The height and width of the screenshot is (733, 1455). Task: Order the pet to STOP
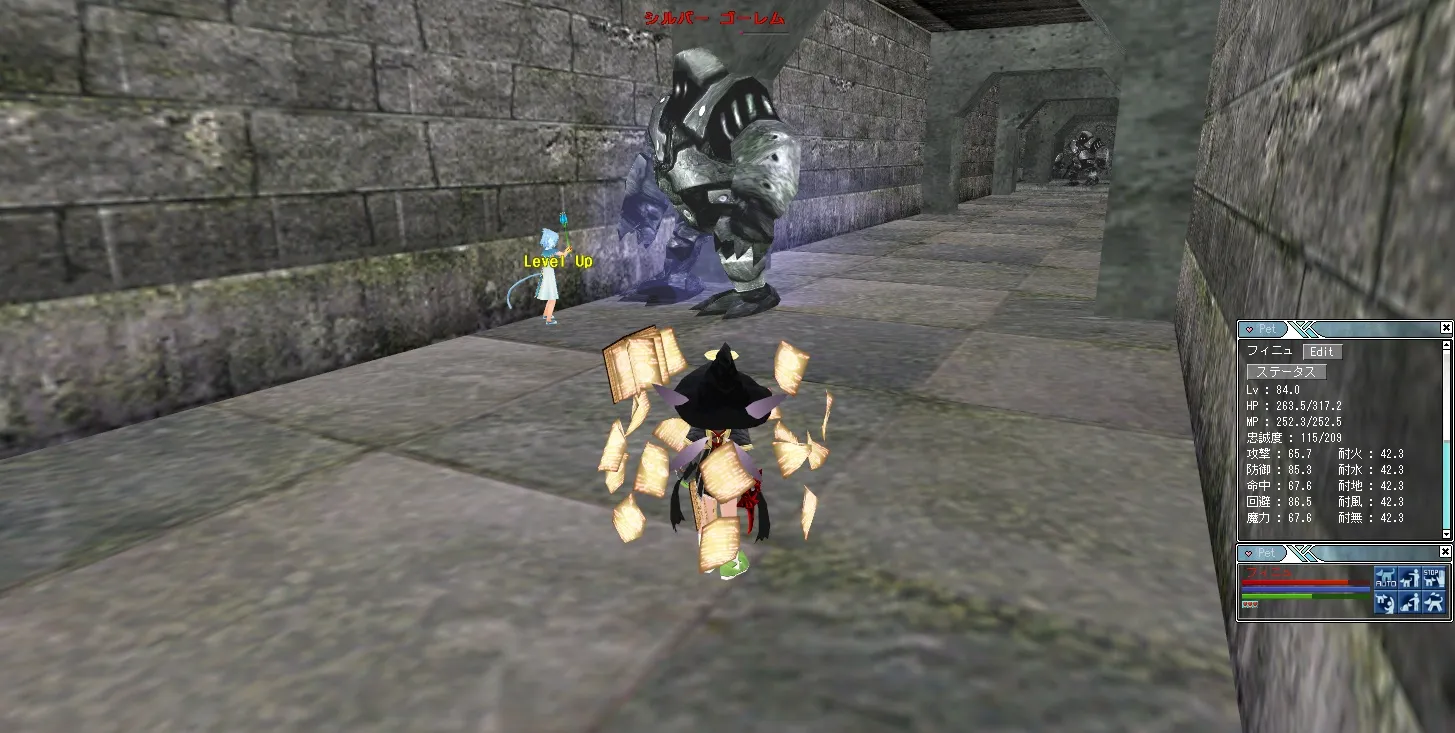pyautogui.click(x=1433, y=578)
